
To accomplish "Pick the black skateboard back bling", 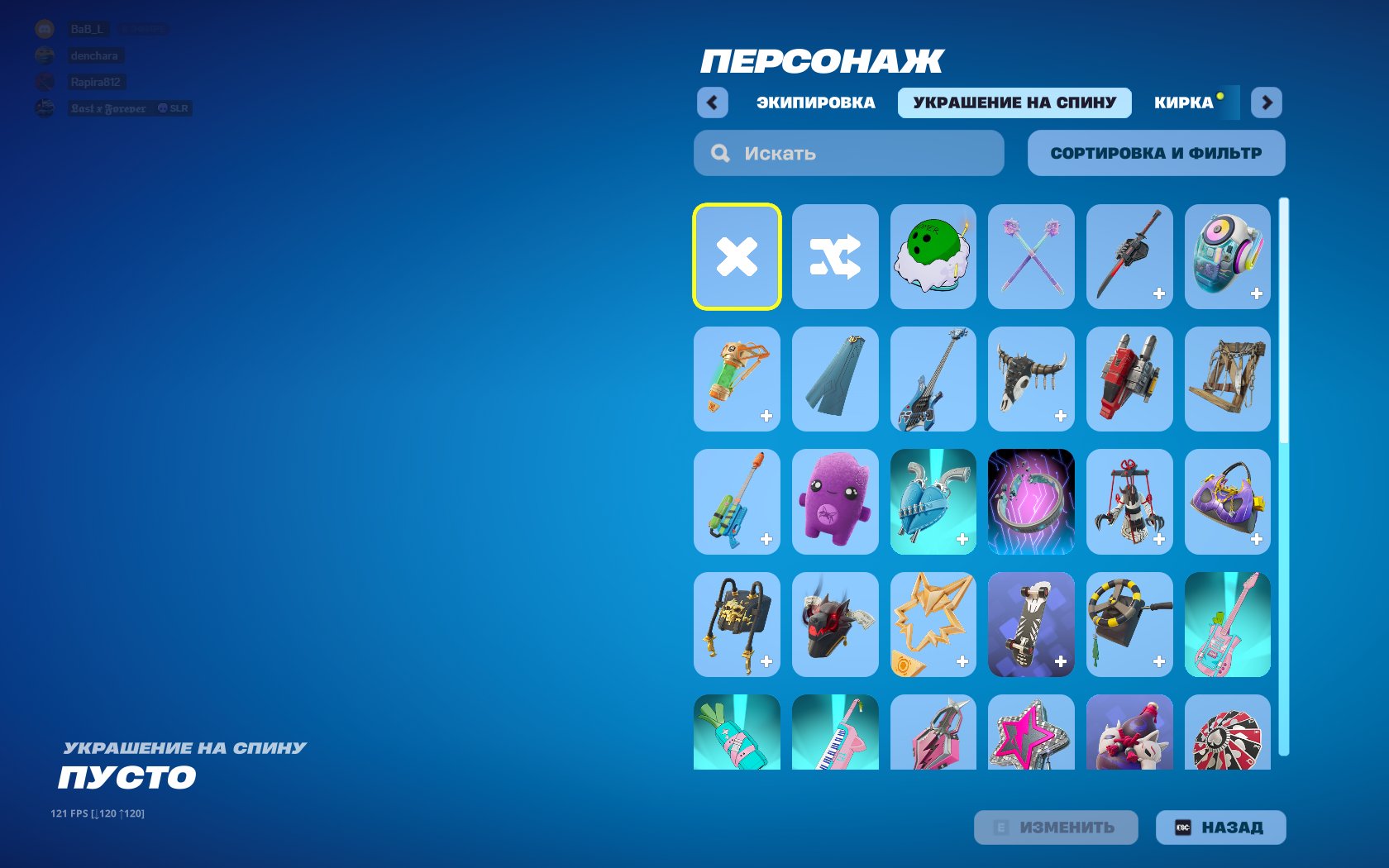I will [1031, 624].
